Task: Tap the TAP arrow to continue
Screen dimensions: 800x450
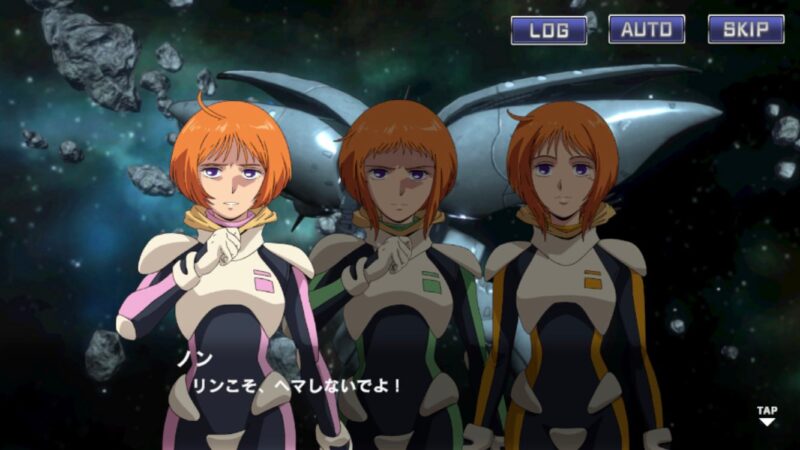Action: coord(766,416)
